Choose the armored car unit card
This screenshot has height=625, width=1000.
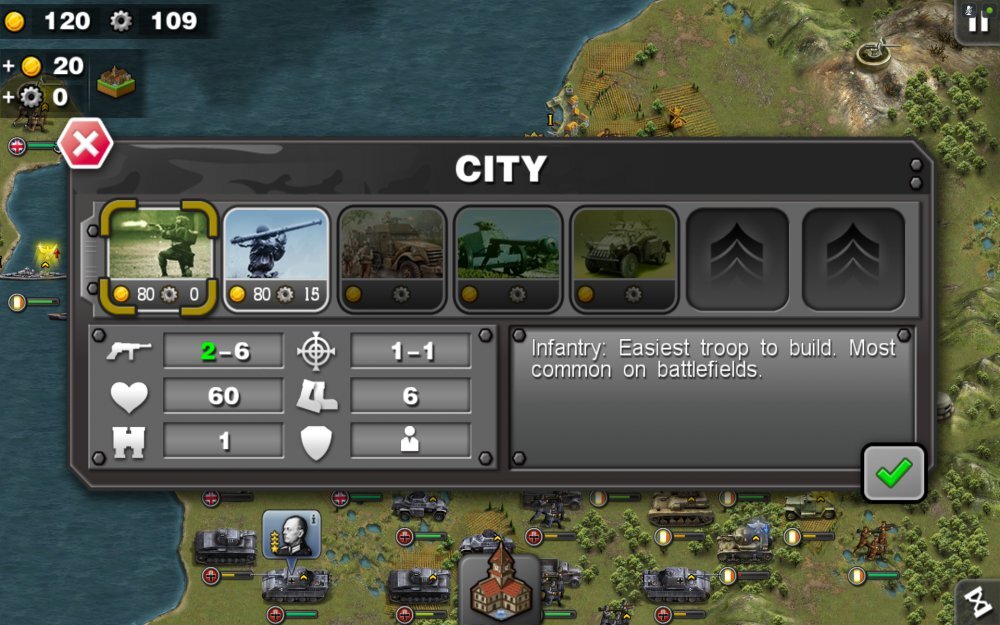(x=624, y=257)
